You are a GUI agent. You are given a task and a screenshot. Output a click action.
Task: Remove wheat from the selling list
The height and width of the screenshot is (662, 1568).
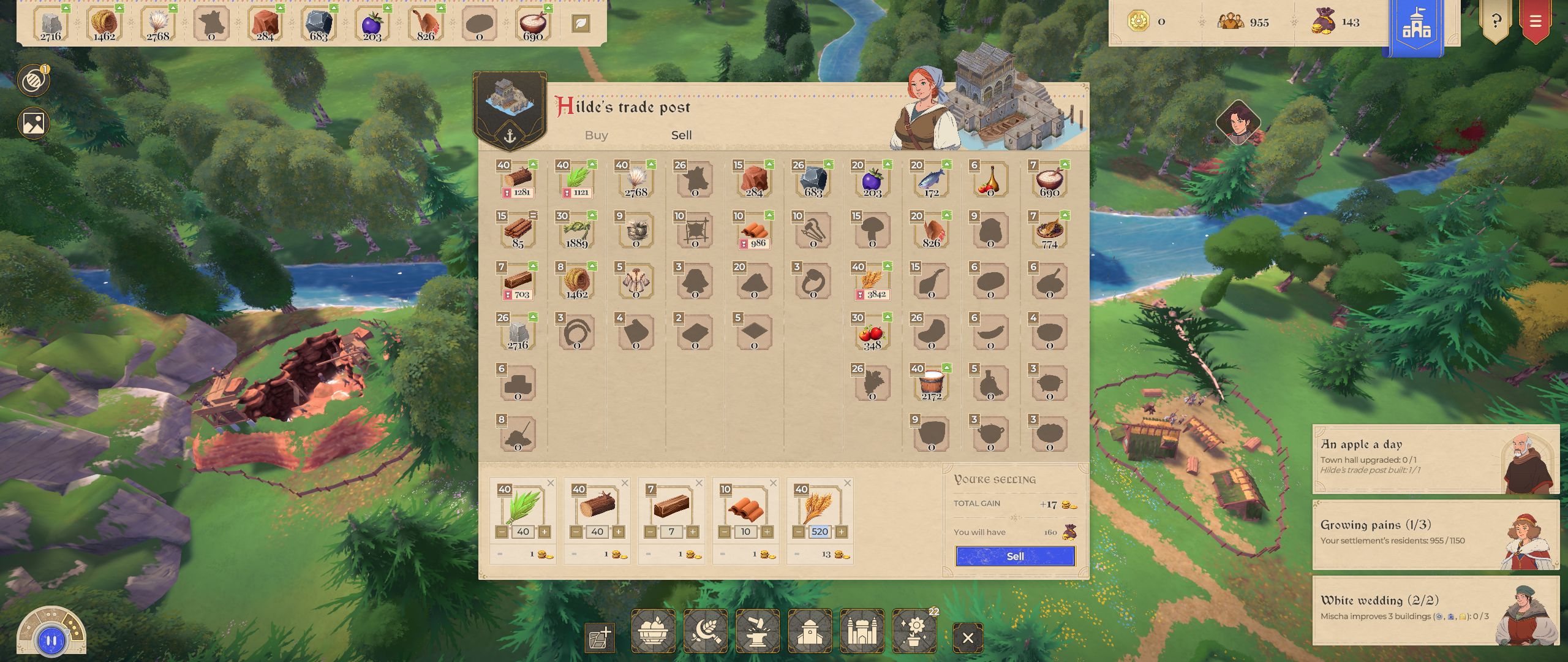click(847, 483)
